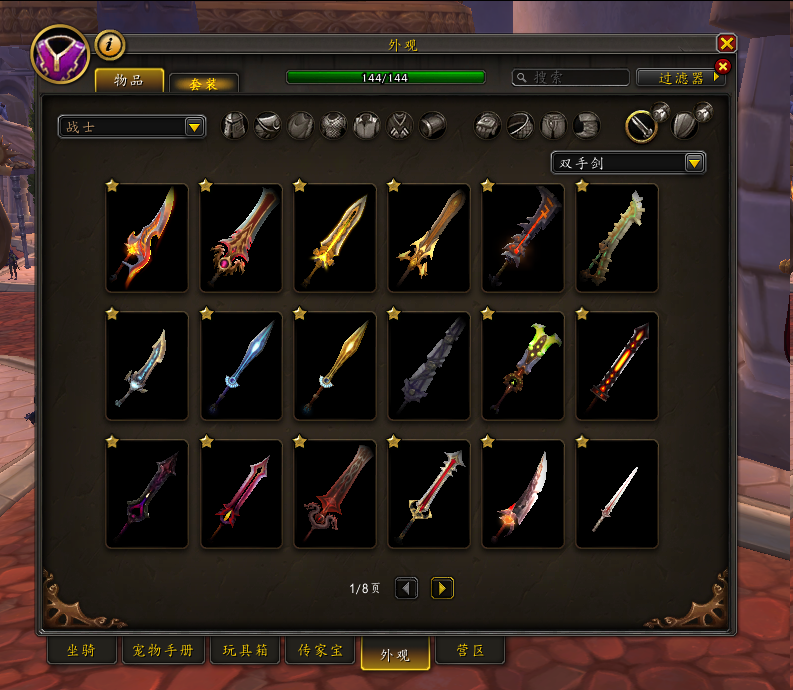793x690 pixels.
Task: Open the 坐骑 mounts tab
Action: (82, 651)
